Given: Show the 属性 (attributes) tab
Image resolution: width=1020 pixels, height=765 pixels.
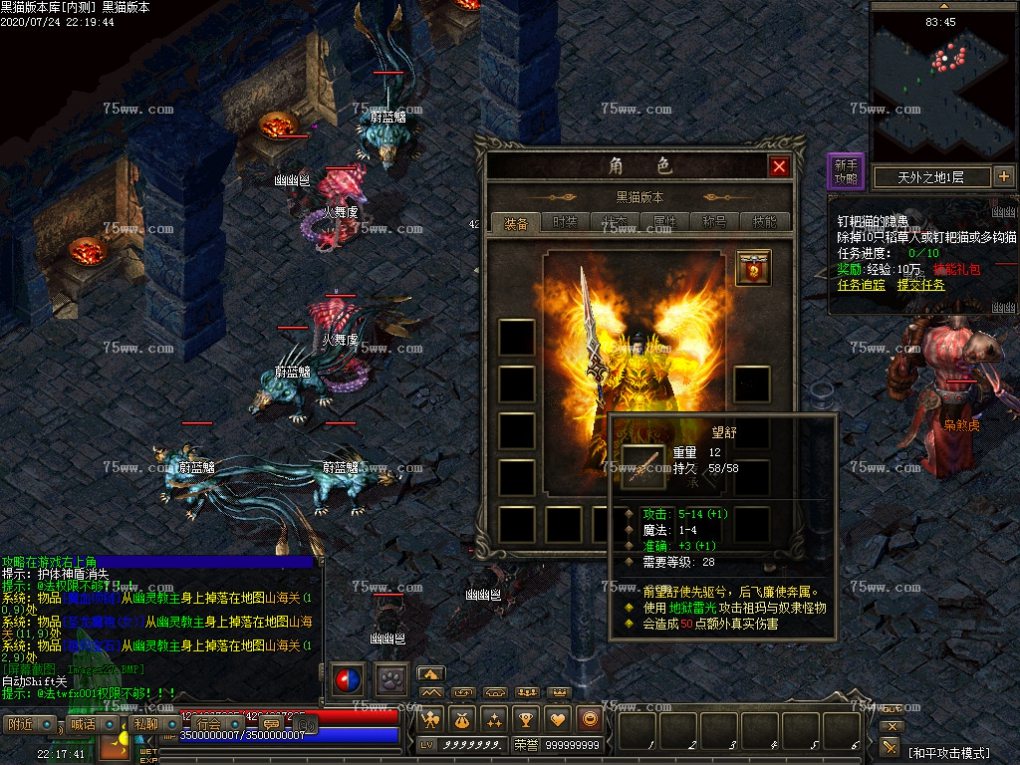Looking at the screenshot, I should (x=665, y=222).
